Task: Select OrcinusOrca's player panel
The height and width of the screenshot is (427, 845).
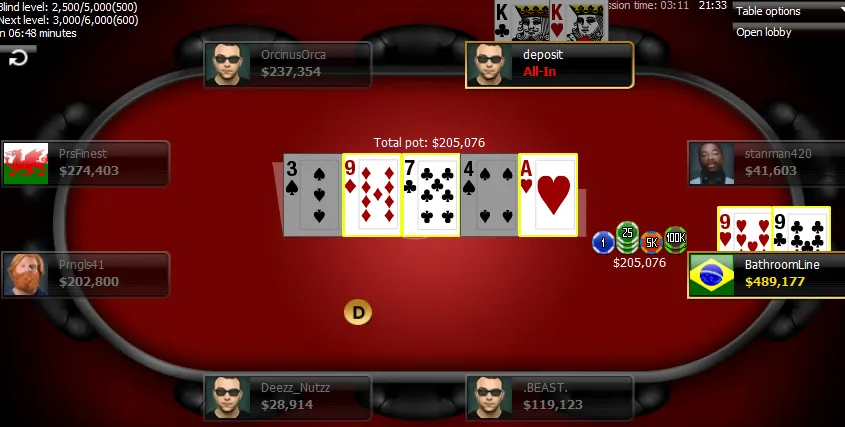Action: click(287, 64)
